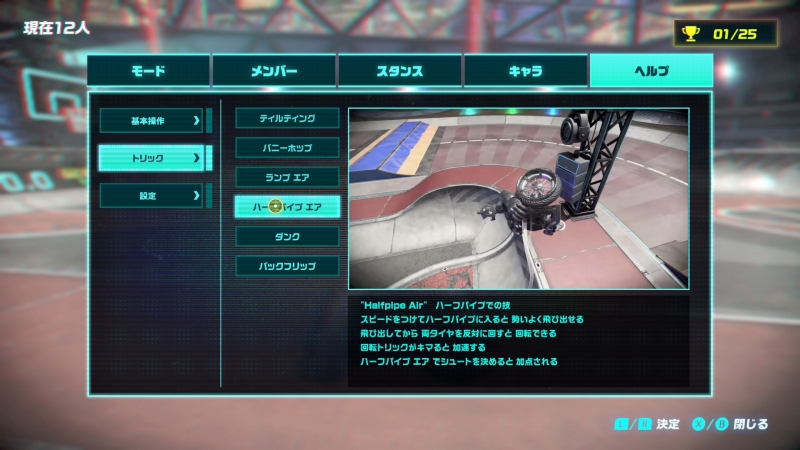The width and height of the screenshot is (800, 450).
Task: Choose the 基本操作 help category
Action: tap(152, 121)
